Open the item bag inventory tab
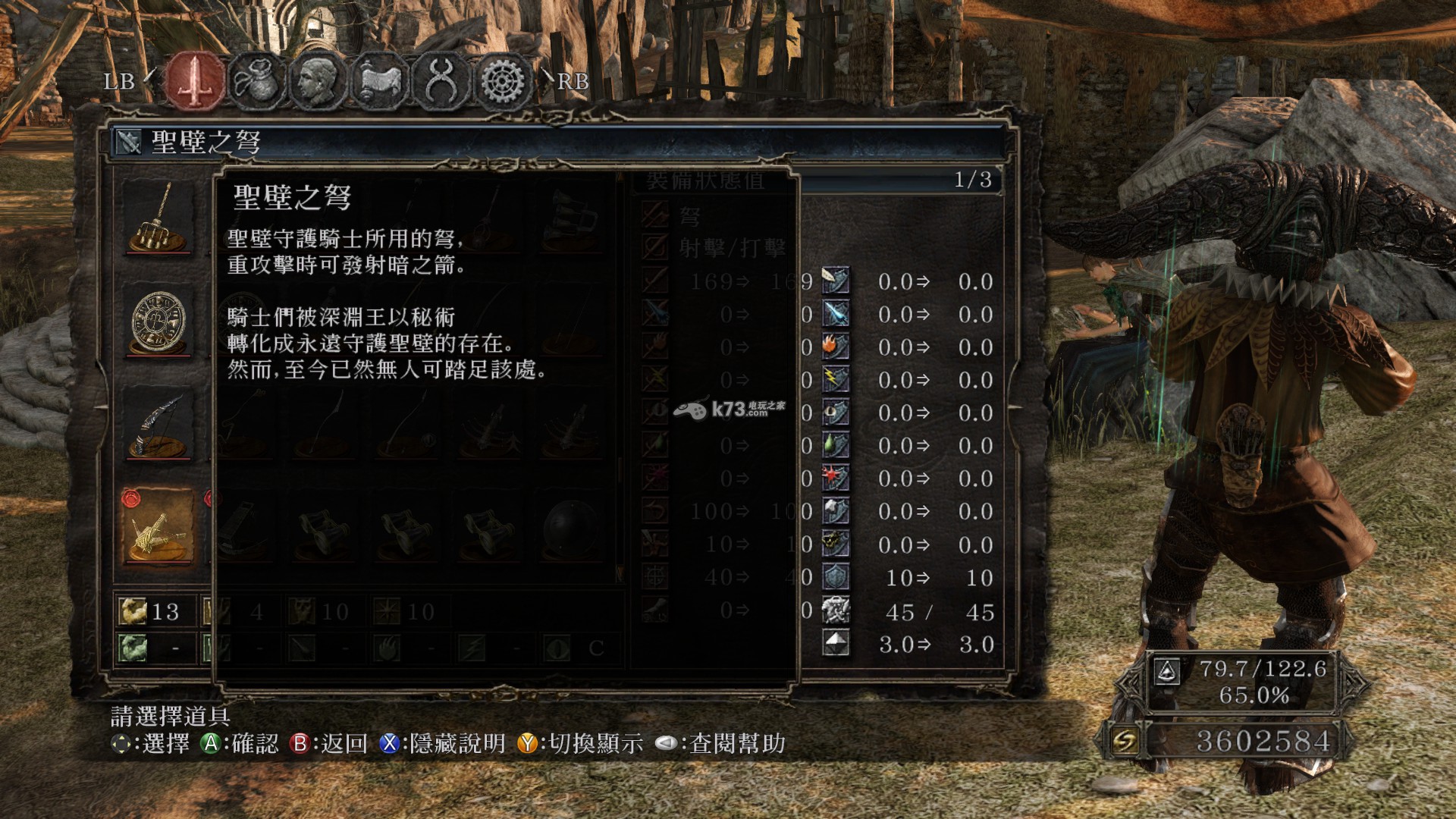The image size is (1456, 819). [x=256, y=80]
